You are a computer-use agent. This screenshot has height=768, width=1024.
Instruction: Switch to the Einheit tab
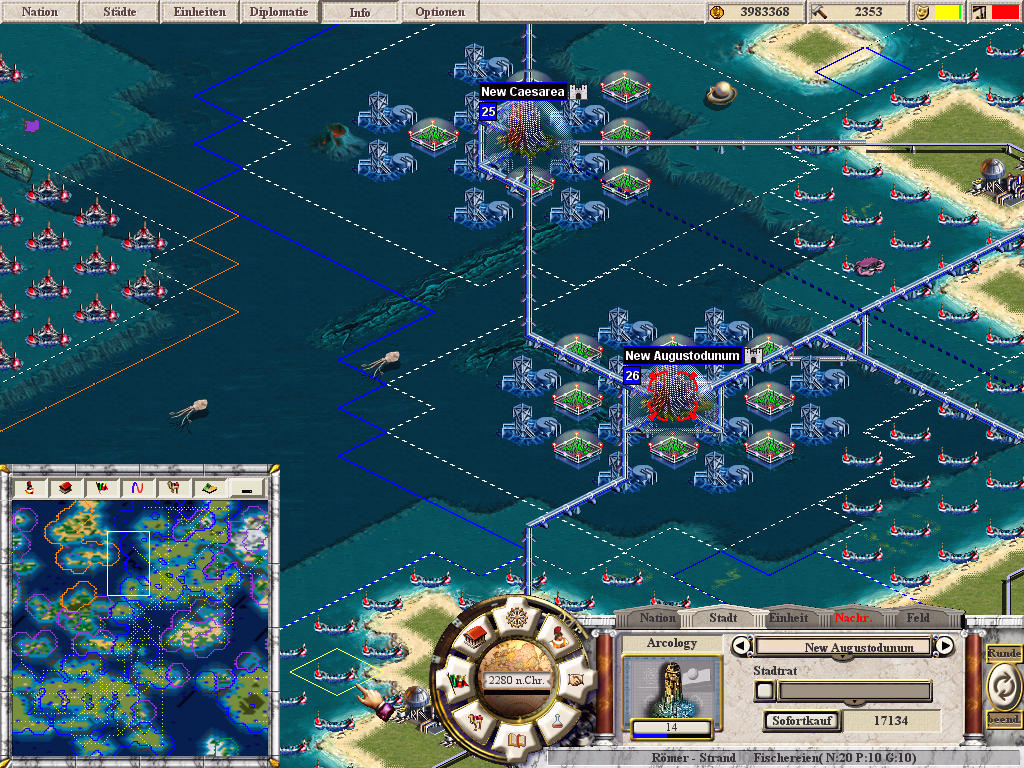coord(789,618)
